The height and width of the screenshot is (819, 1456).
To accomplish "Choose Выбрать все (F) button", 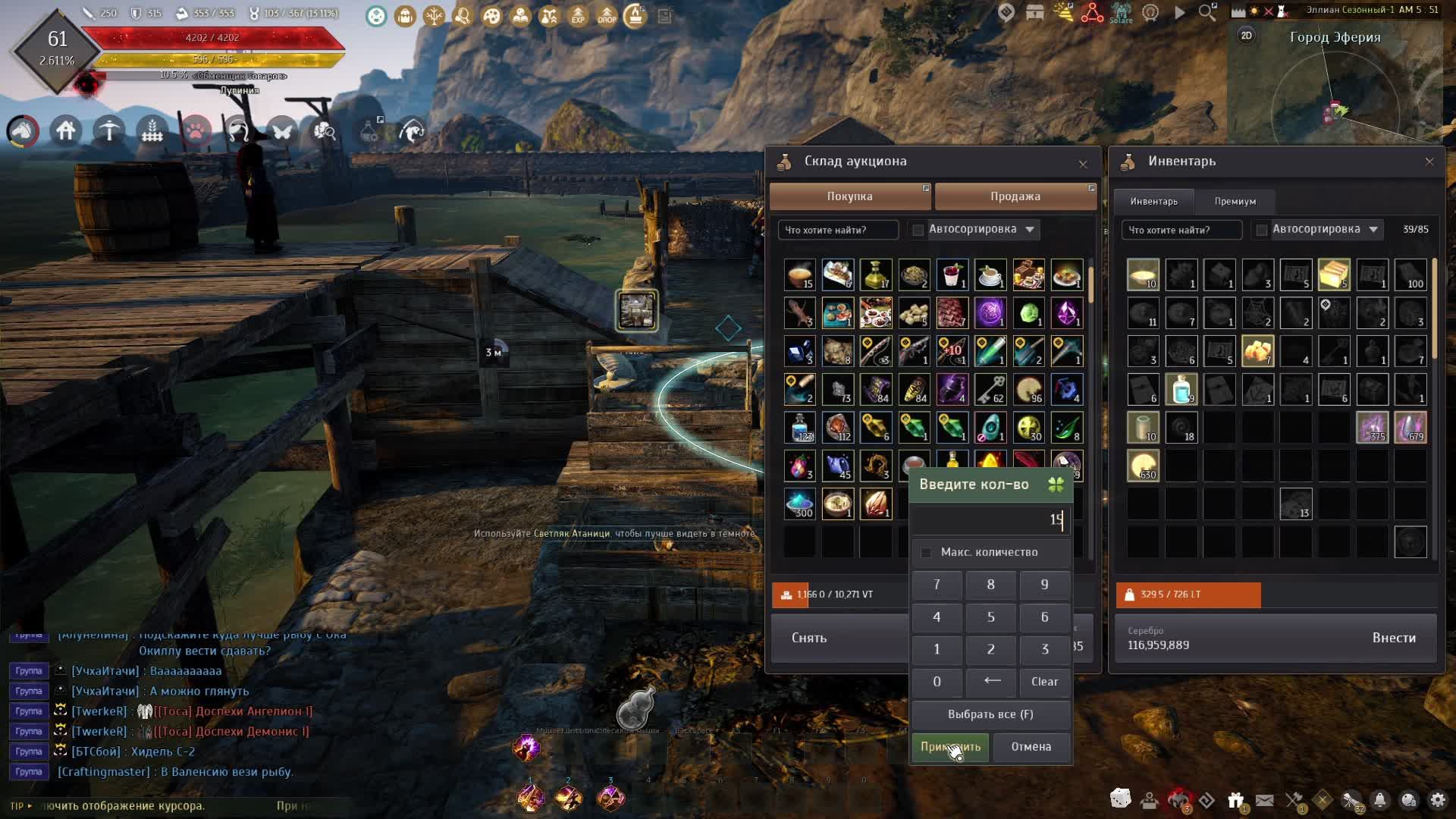I will (x=990, y=714).
